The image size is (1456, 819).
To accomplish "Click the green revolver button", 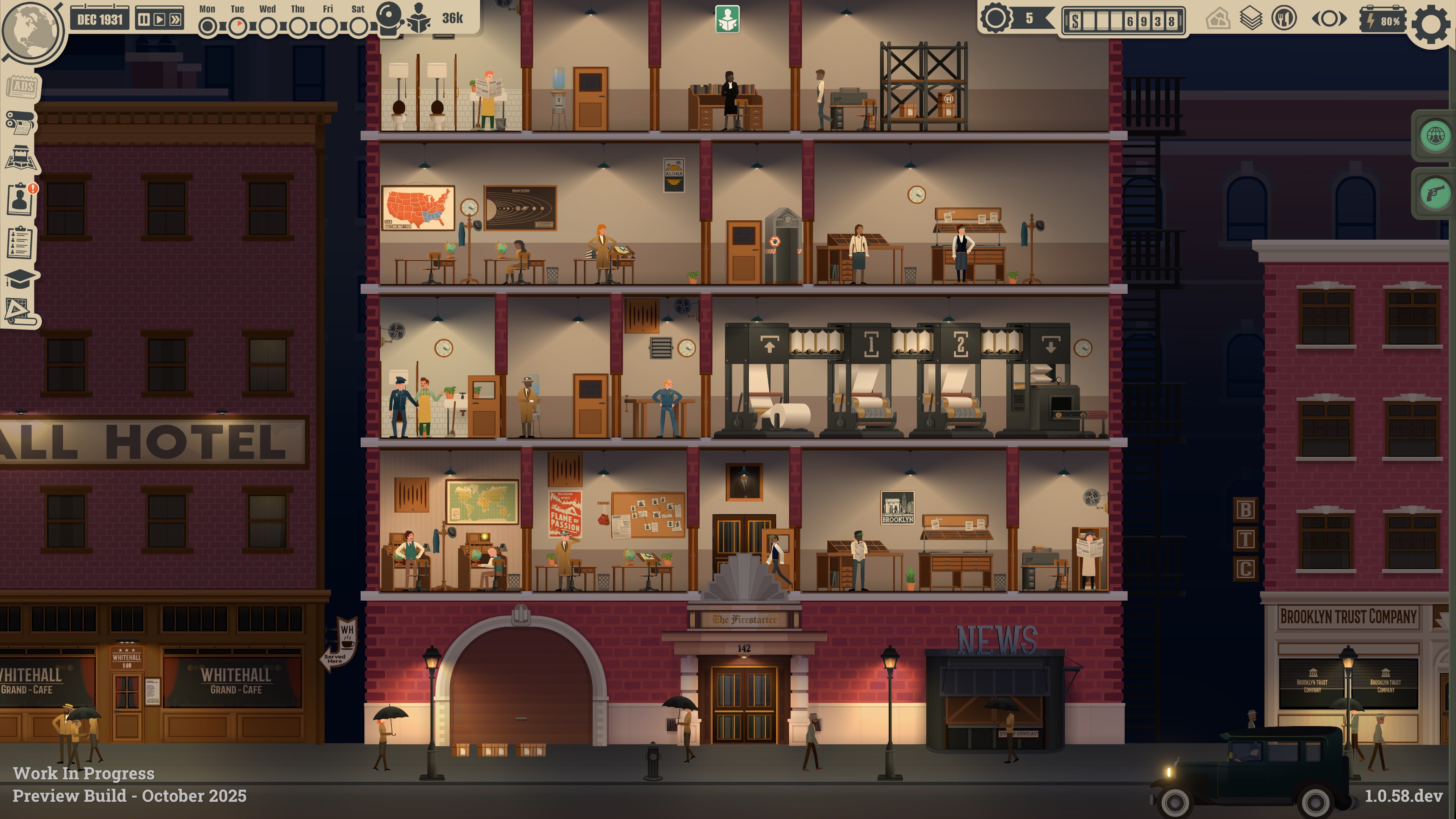I will point(1434,194).
